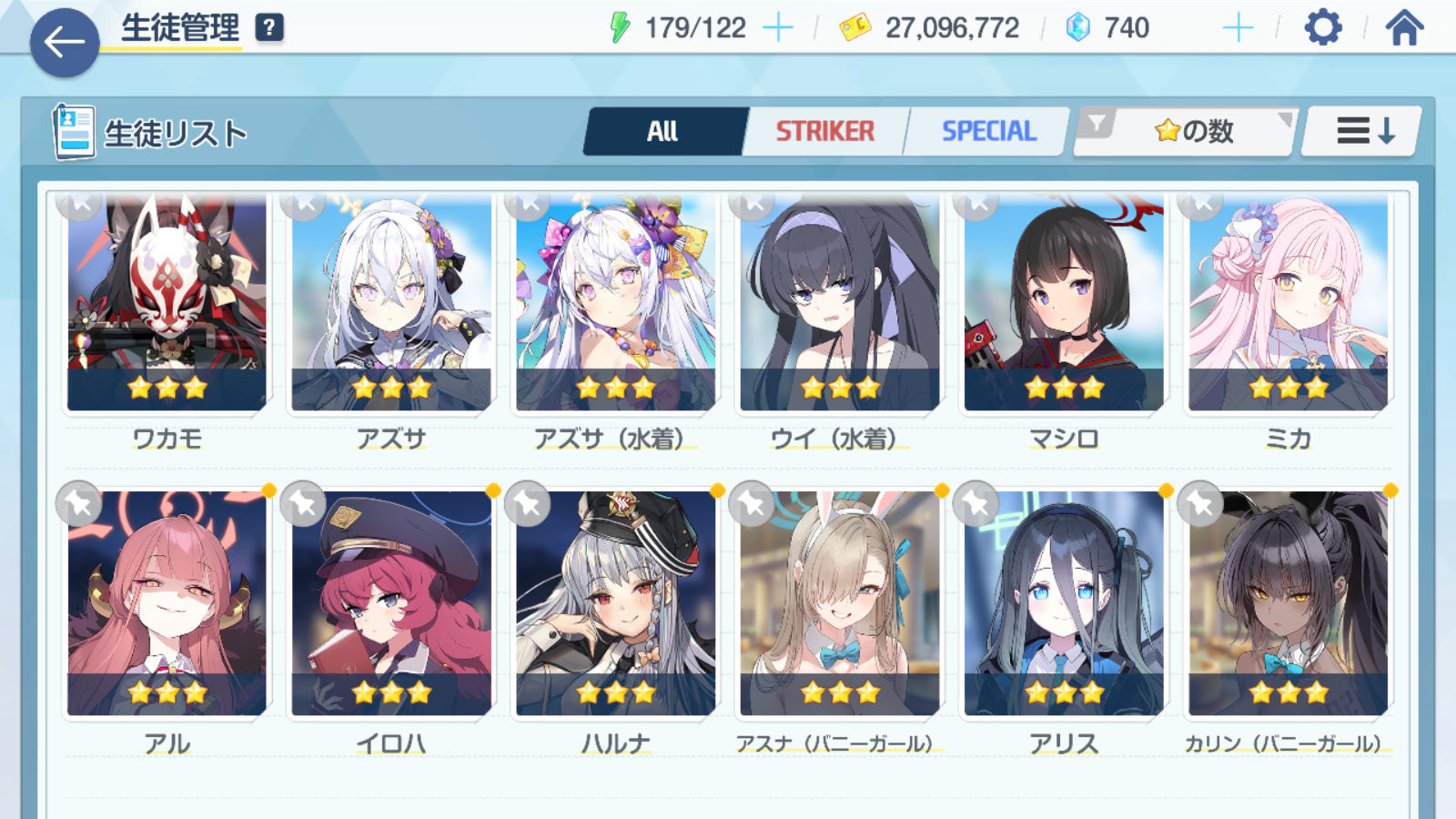Viewport: 1456px width, 819px height.
Task: Add AP with the plus next to 179/122
Action: (778, 28)
